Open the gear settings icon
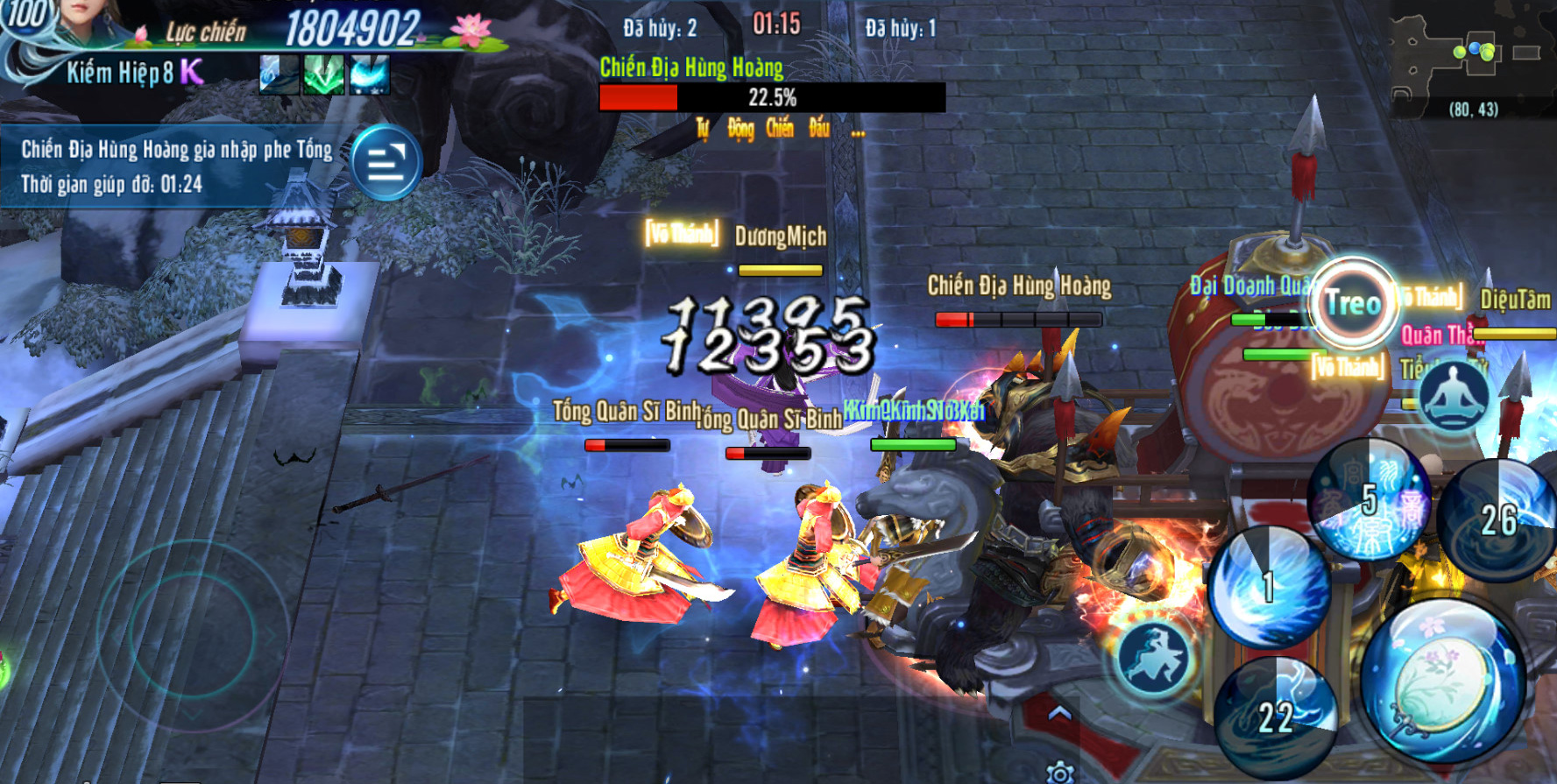This screenshot has height=784, width=1557. (1060, 773)
